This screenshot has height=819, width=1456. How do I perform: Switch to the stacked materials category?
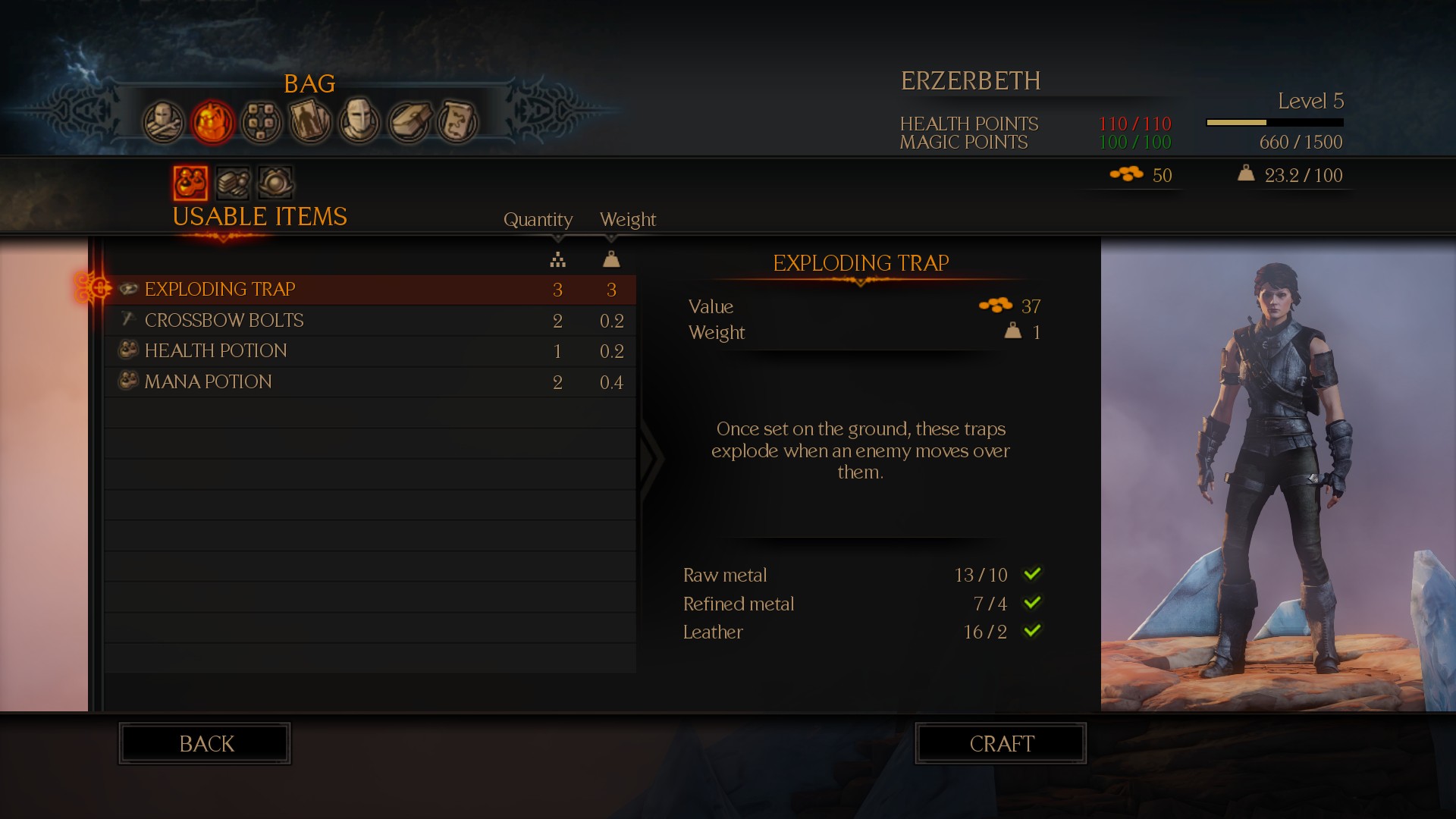point(233,183)
